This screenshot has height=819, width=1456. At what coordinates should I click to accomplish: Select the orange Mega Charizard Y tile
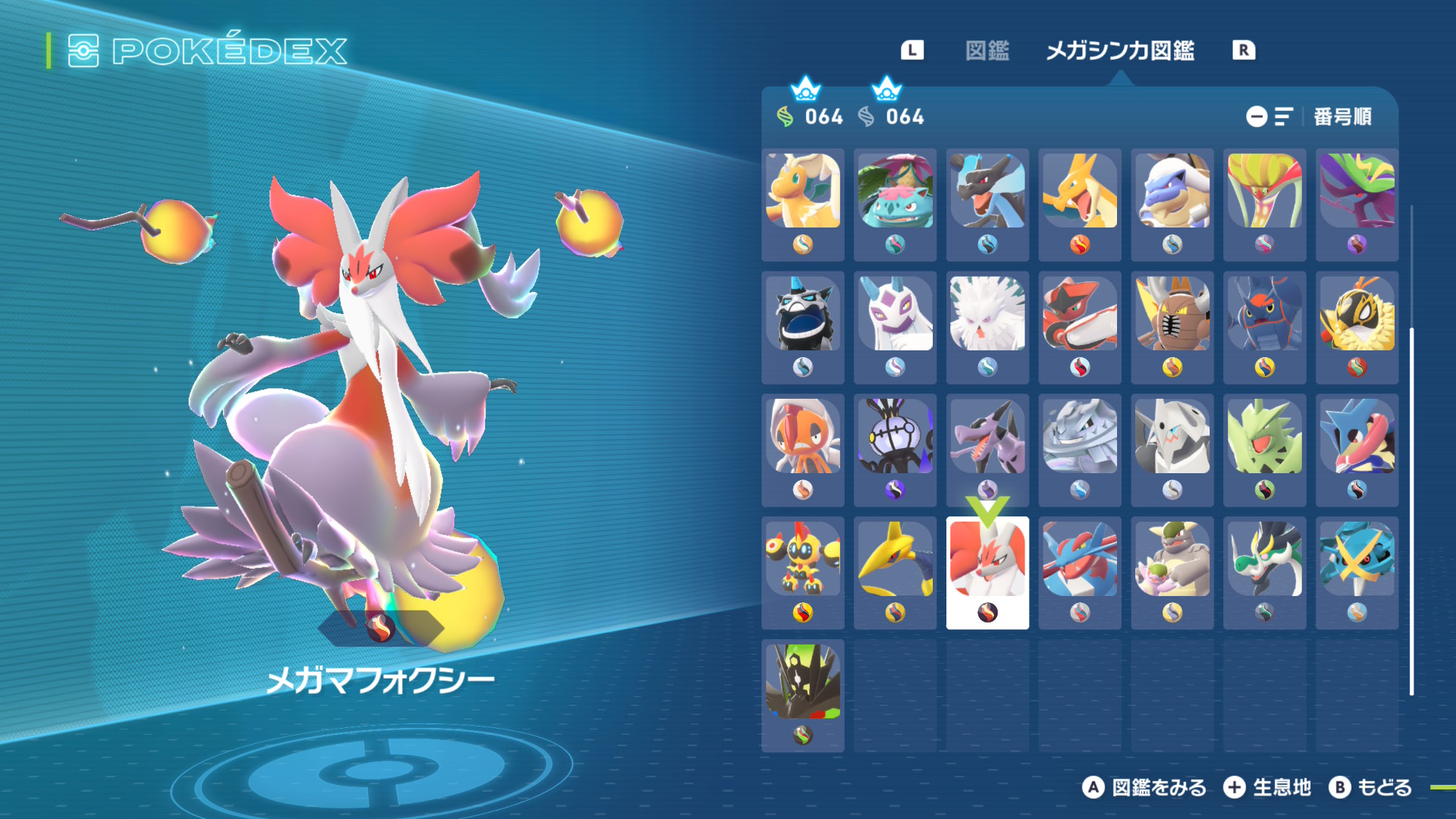pyautogui.click(x=1080, y=203)
